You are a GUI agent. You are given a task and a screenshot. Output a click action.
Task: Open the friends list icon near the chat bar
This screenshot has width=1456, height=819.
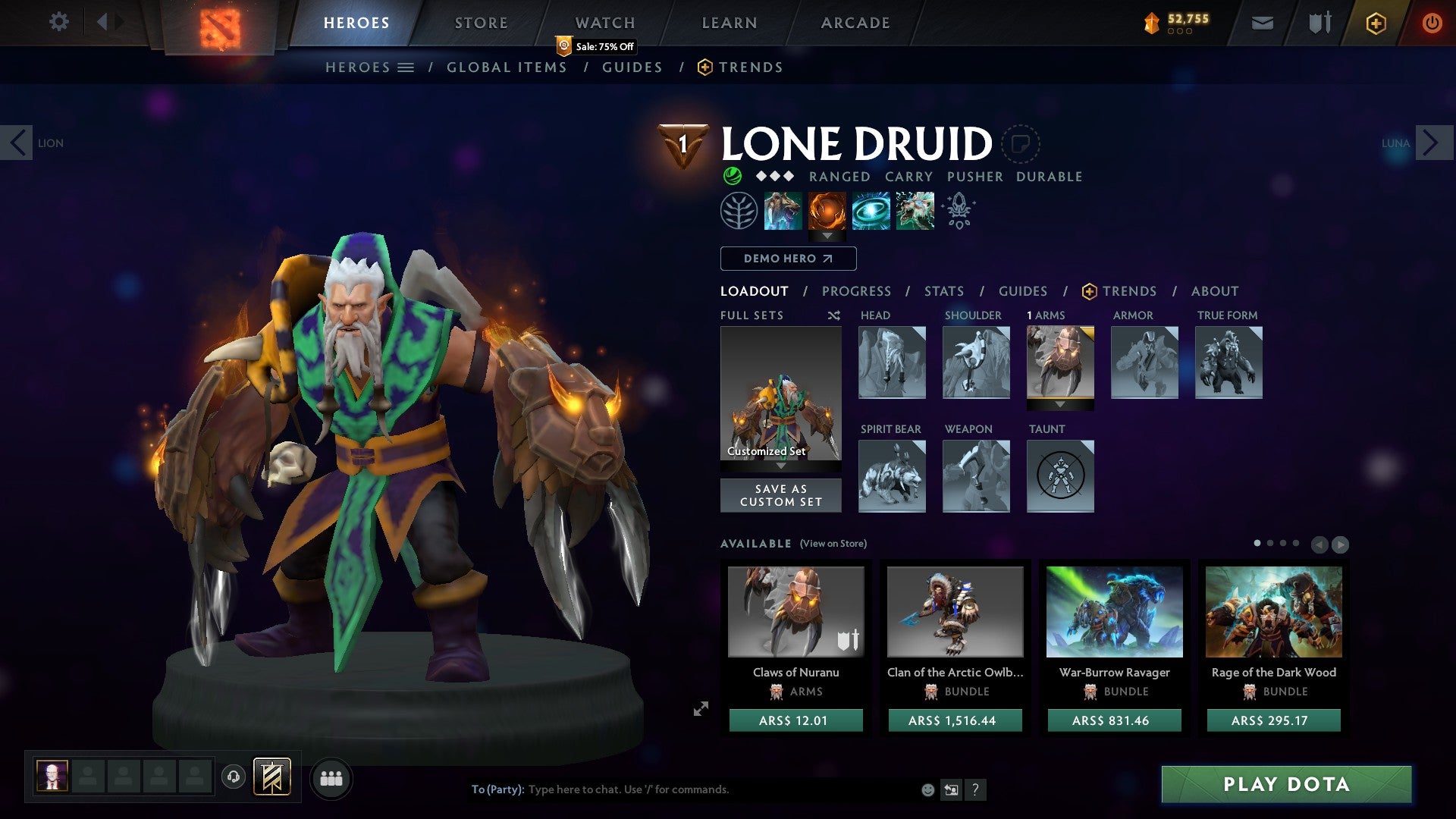tap(331, 778)
